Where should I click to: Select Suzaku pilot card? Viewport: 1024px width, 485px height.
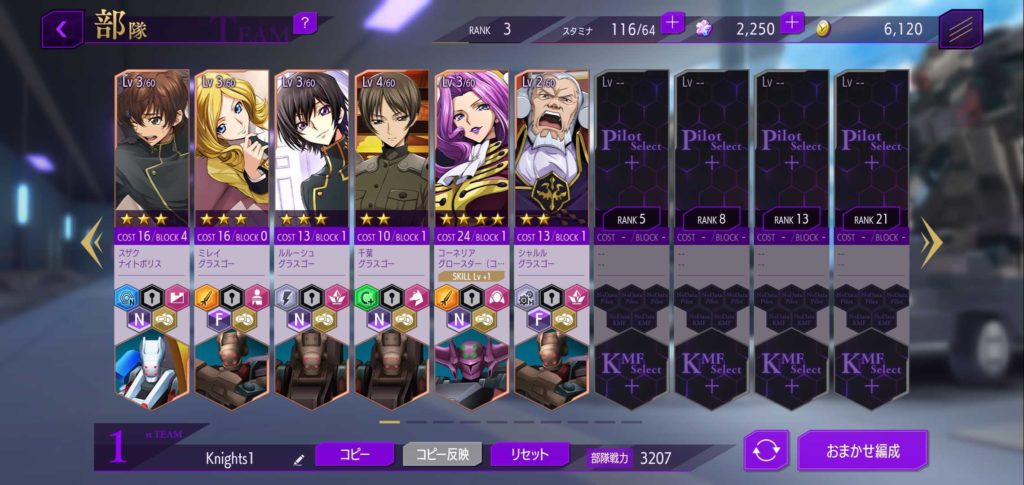coord(153,145)
